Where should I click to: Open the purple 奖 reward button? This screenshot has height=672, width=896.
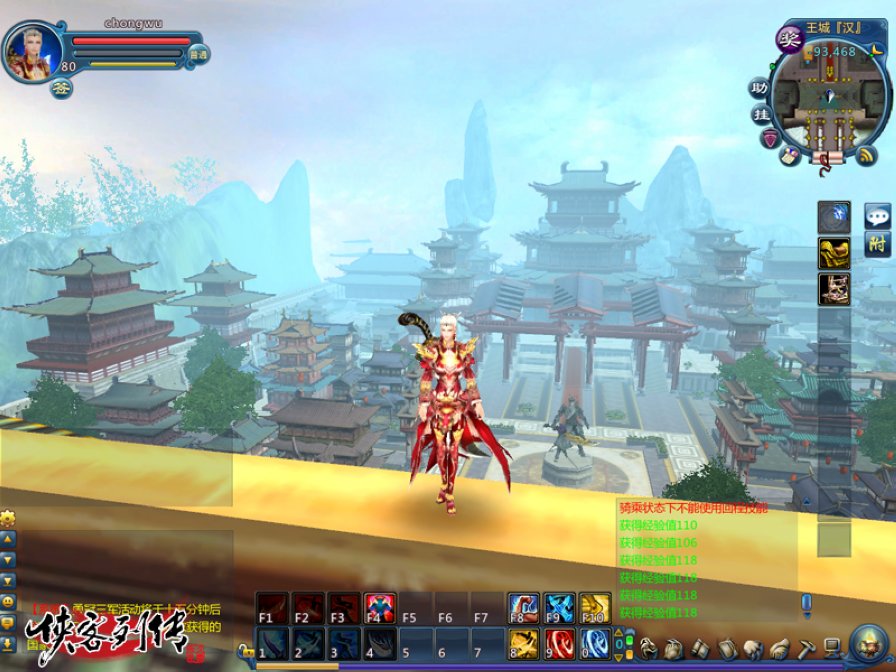[789, 39]
